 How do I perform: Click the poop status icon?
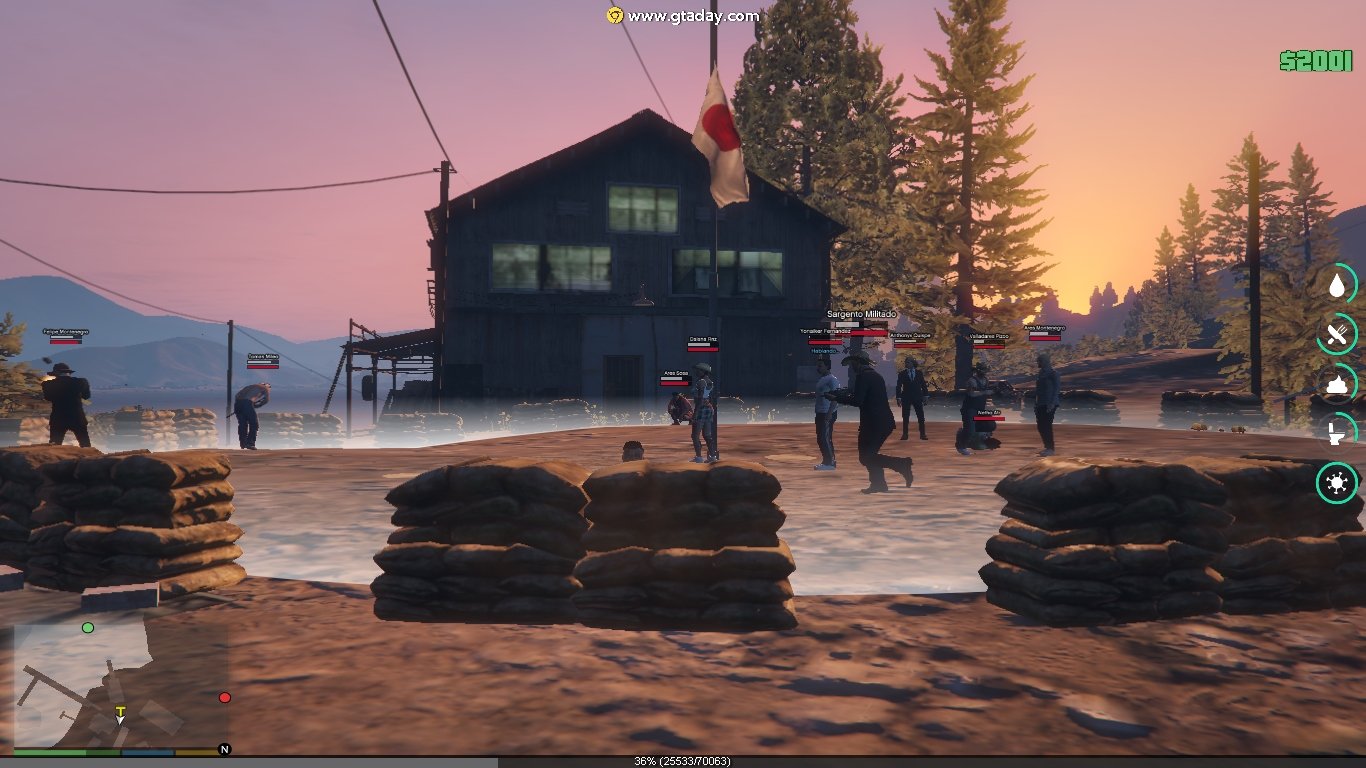click(x=1337, y=384)
